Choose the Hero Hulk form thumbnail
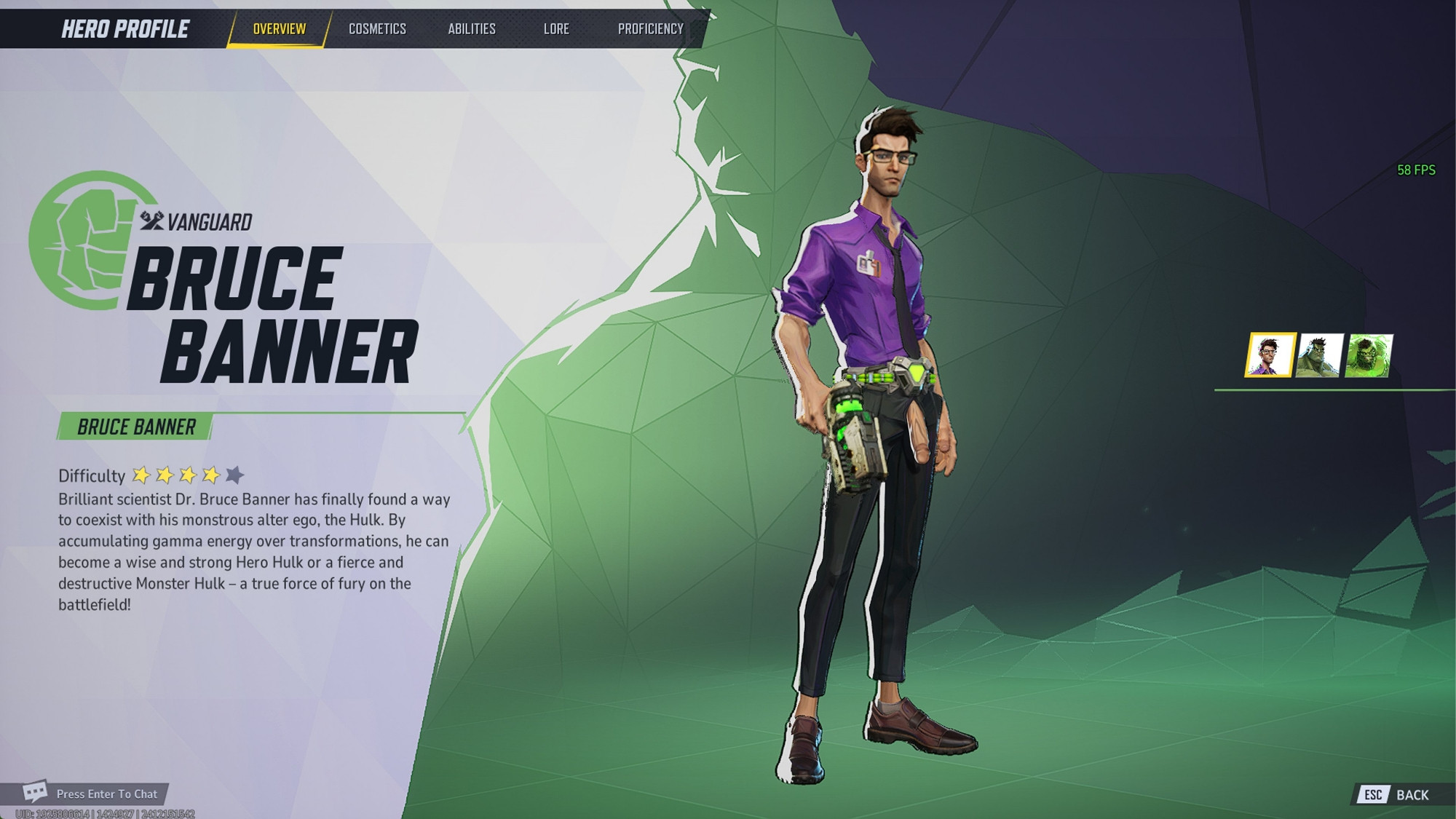This screenshot has height=819, width=1456. [x=1319, y=355]
